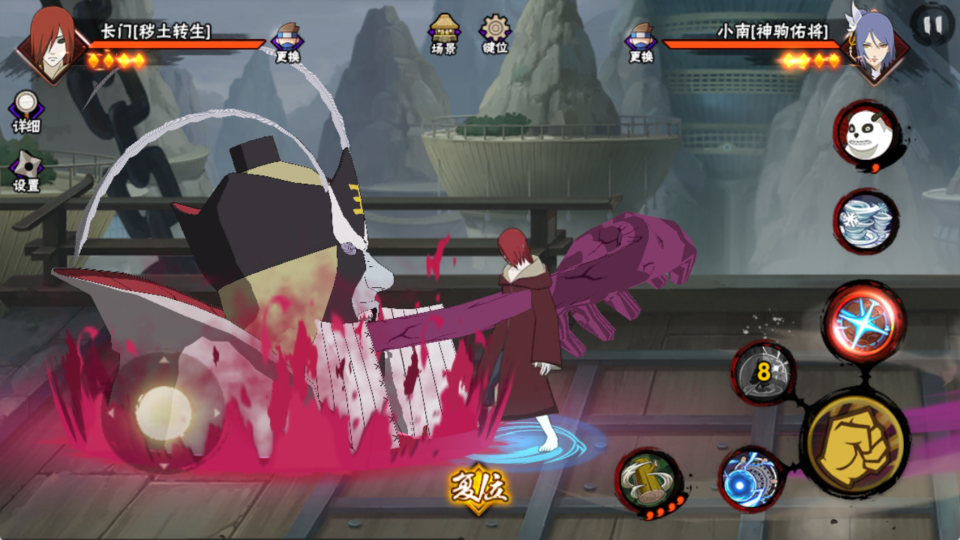Open the 详细 details panel
The image size is (960, 540).
pos(26,112)
